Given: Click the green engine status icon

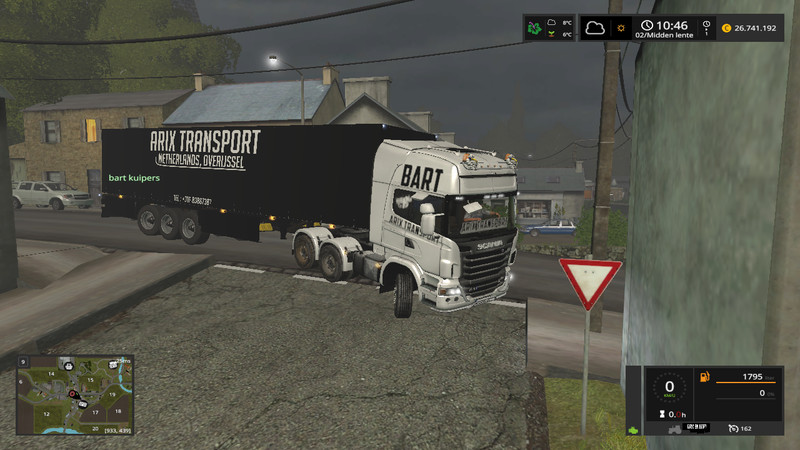Looking at the screenshot, I should (633, 430).
